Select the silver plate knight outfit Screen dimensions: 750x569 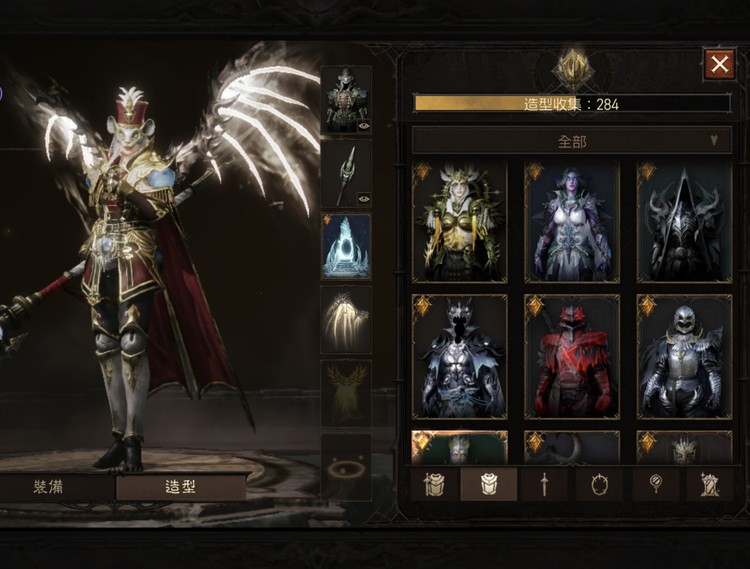(x=684, y=356)
